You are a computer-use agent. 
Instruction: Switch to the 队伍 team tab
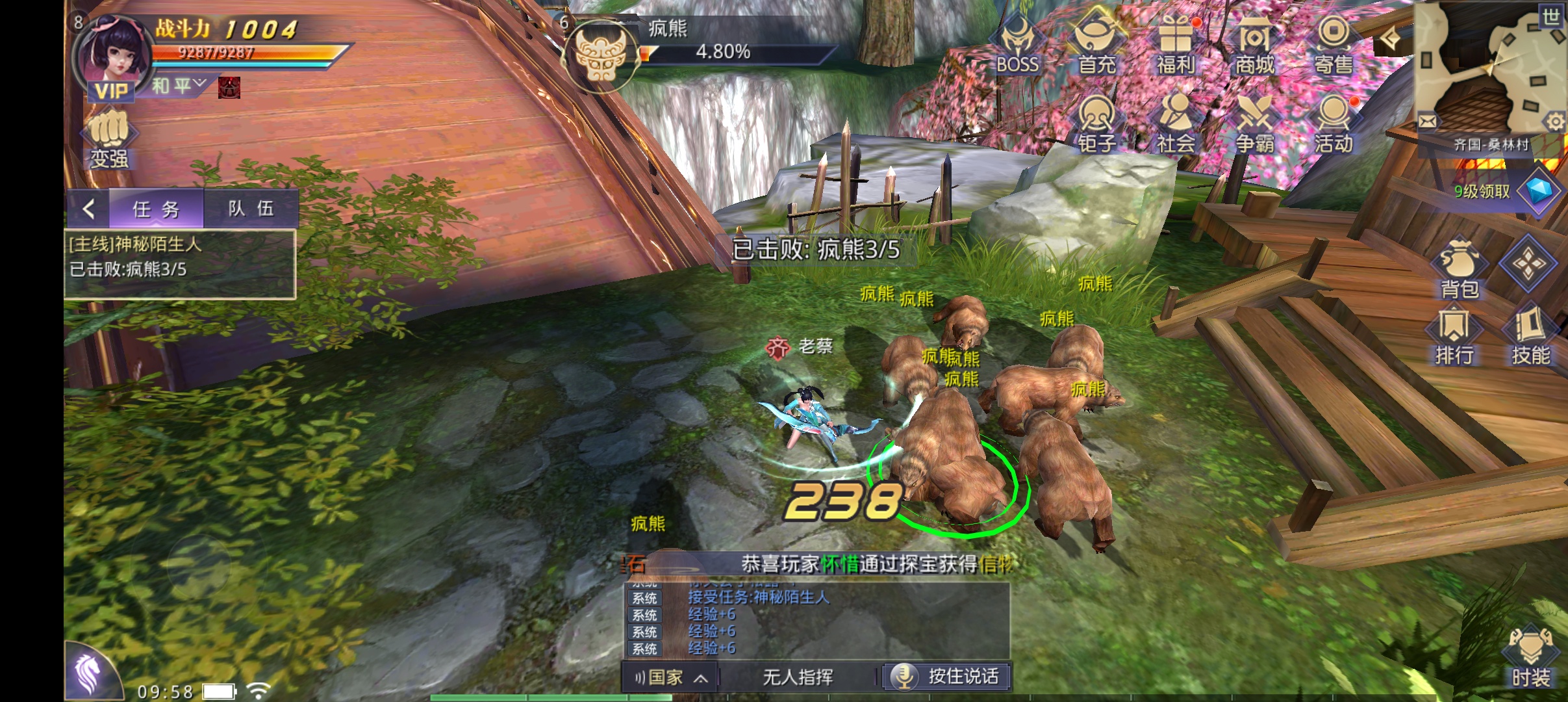click(x=251, y=209)
